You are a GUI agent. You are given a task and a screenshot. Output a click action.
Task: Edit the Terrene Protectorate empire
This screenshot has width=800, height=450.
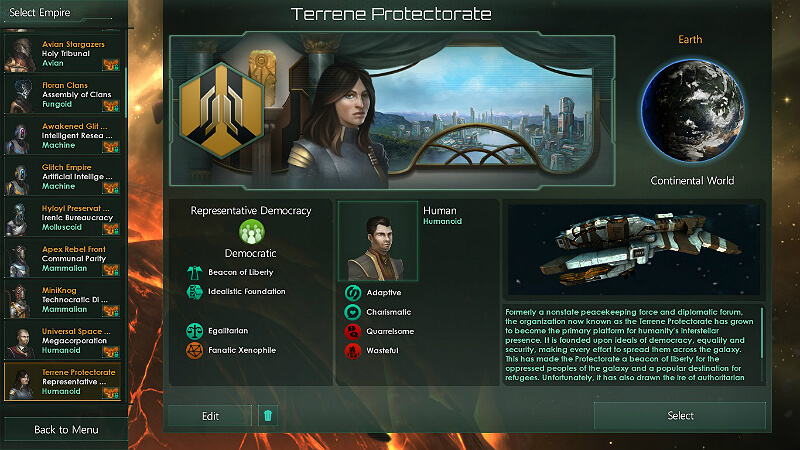pyautogui.click(x=209, y=416)
